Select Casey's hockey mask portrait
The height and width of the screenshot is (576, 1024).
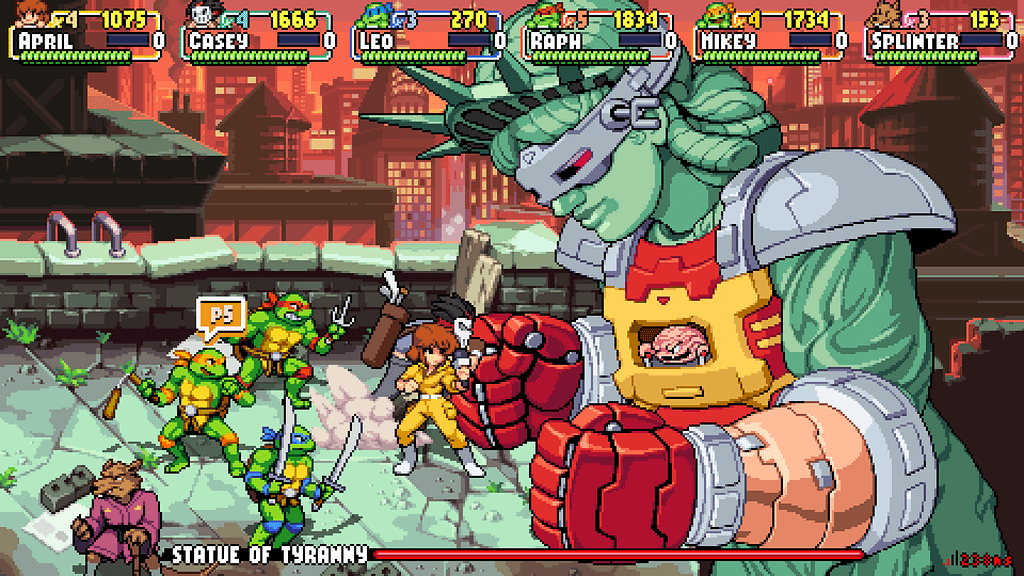click(x=204, y=15)
